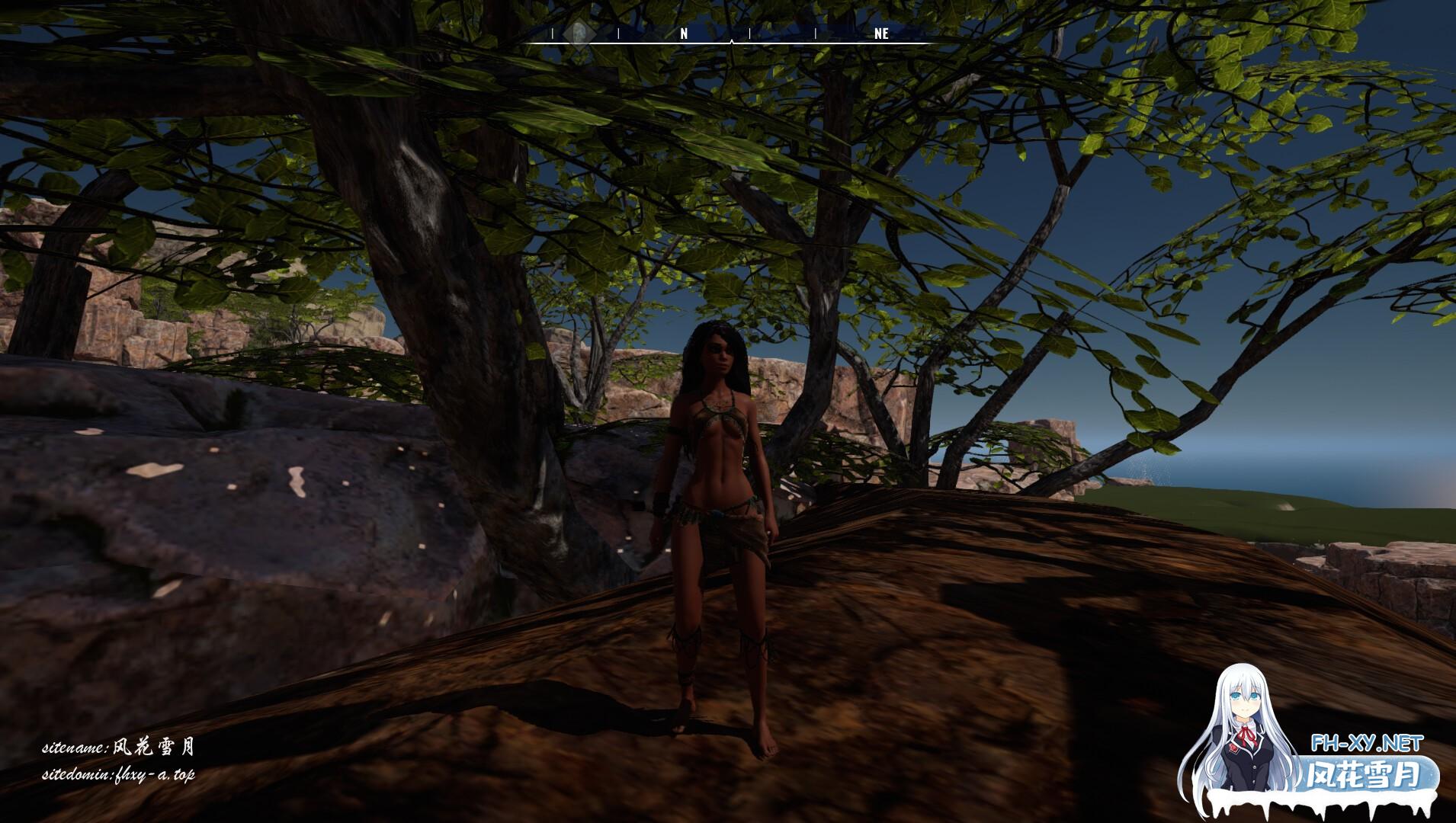Click the diamond location marker on the compass
This screenshot has height=823, width=1456.
click(x=579, y=33)
